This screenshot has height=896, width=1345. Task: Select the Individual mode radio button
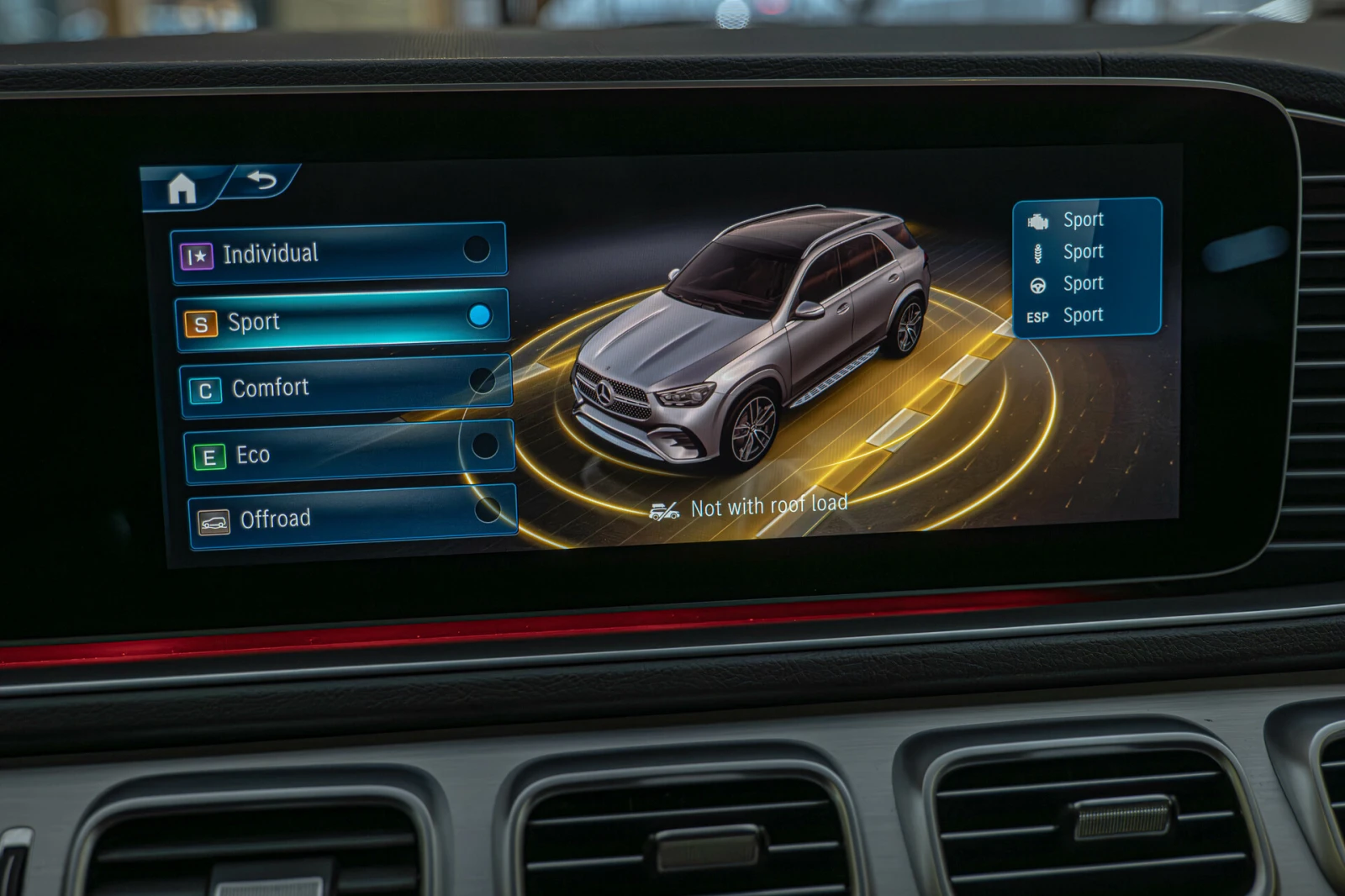(479, 249)
